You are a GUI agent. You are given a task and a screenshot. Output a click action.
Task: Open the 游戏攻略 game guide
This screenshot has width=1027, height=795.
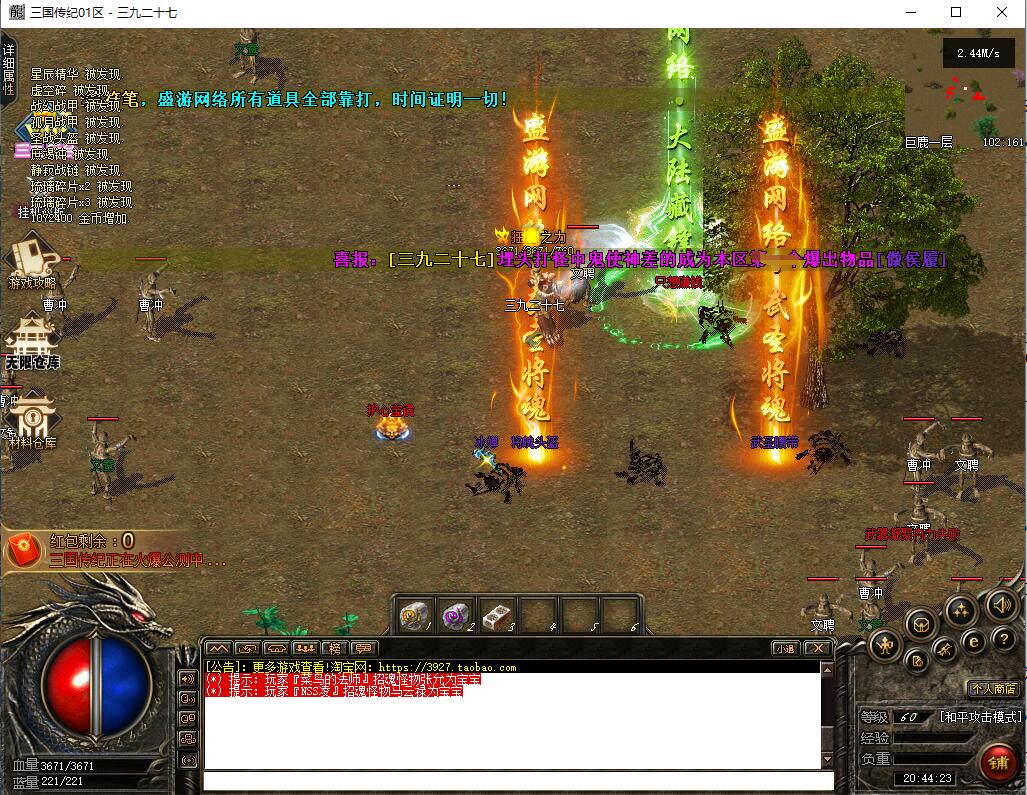[32, 264]
